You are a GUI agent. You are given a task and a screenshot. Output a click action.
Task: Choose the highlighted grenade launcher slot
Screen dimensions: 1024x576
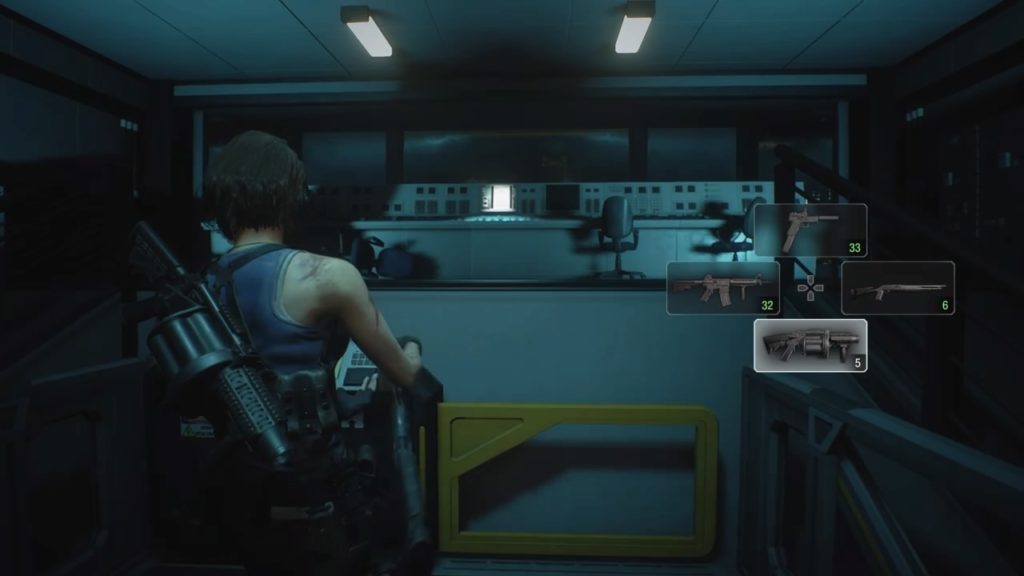tap(810, 345)
